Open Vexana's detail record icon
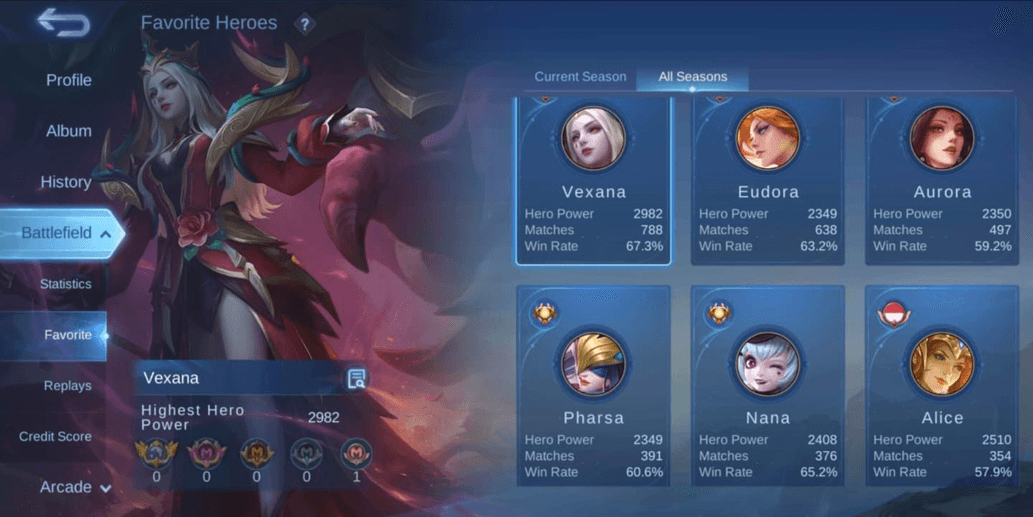 [x=356, y=378]
